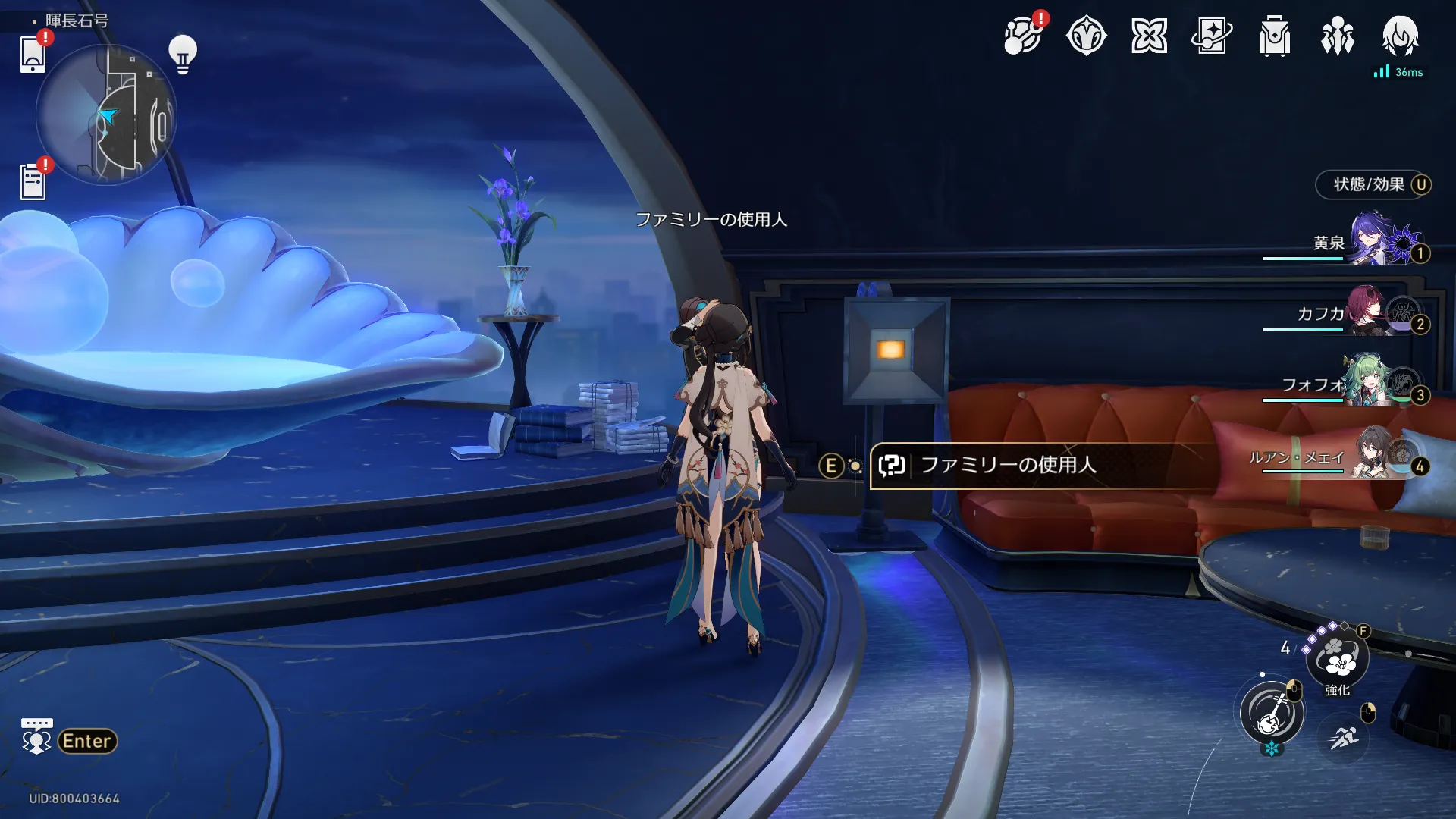Open the circular minimap

tap(106, 115)
